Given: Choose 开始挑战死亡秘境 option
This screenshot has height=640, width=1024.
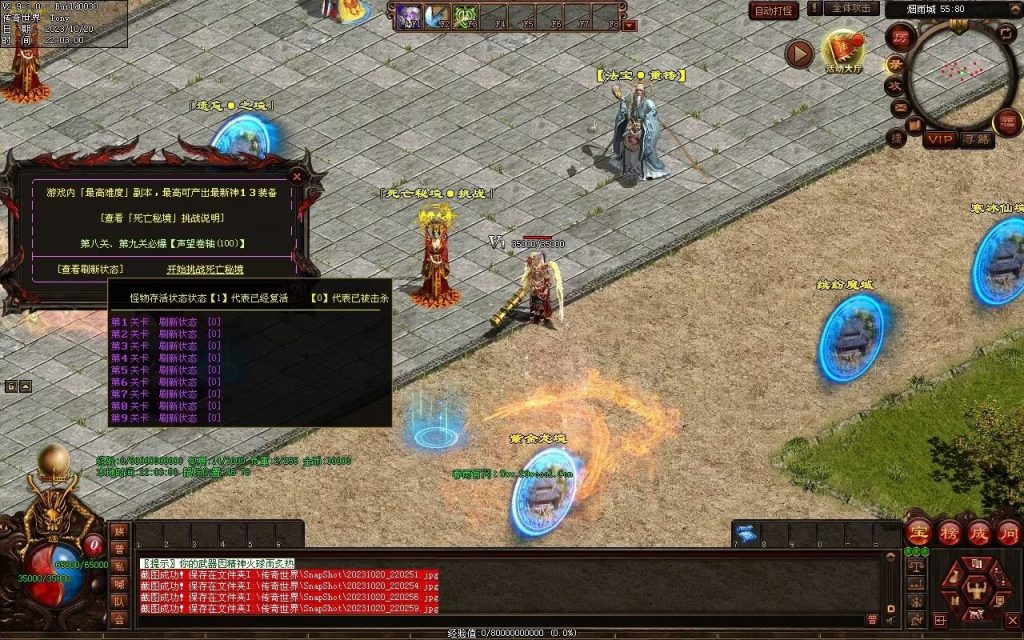Looking at the screenshot, I should (204, 269).
